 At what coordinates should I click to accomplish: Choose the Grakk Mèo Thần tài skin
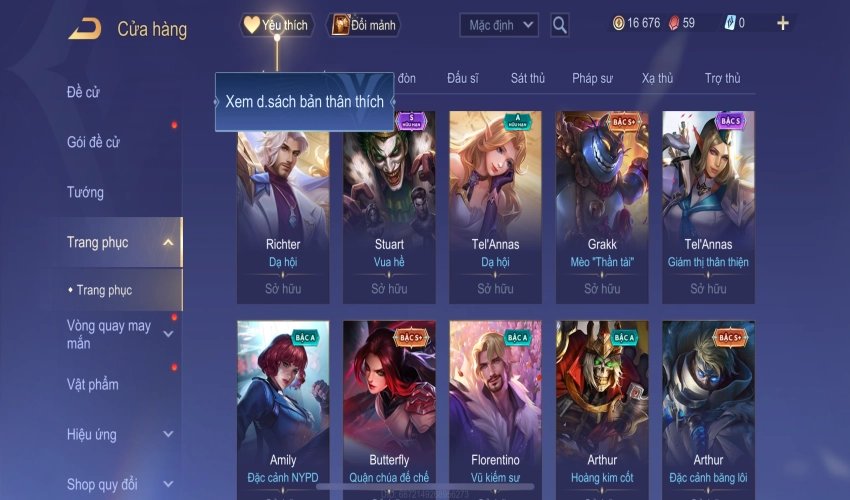[602, 205]
